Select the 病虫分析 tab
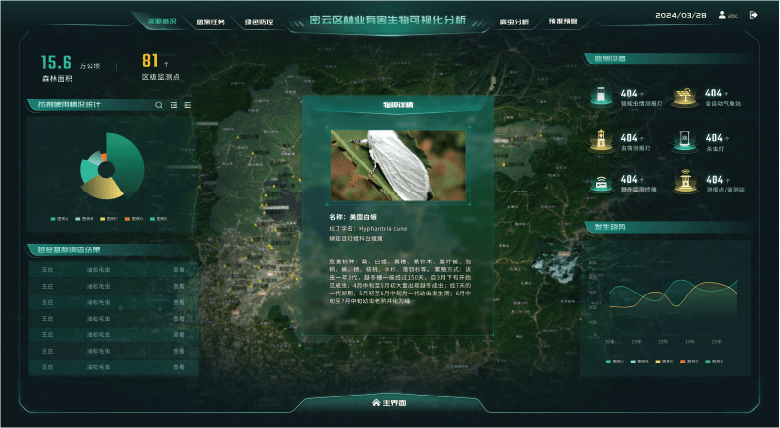 [514, 21]
